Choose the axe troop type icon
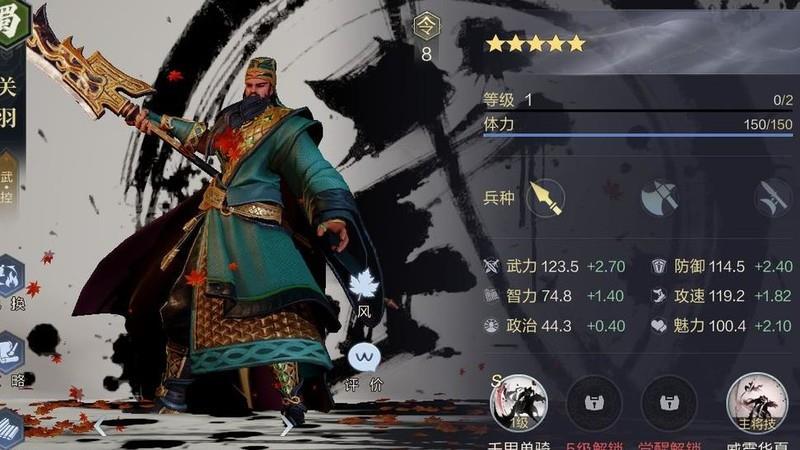This screenshot has height=450, width=800. point(660,197)
